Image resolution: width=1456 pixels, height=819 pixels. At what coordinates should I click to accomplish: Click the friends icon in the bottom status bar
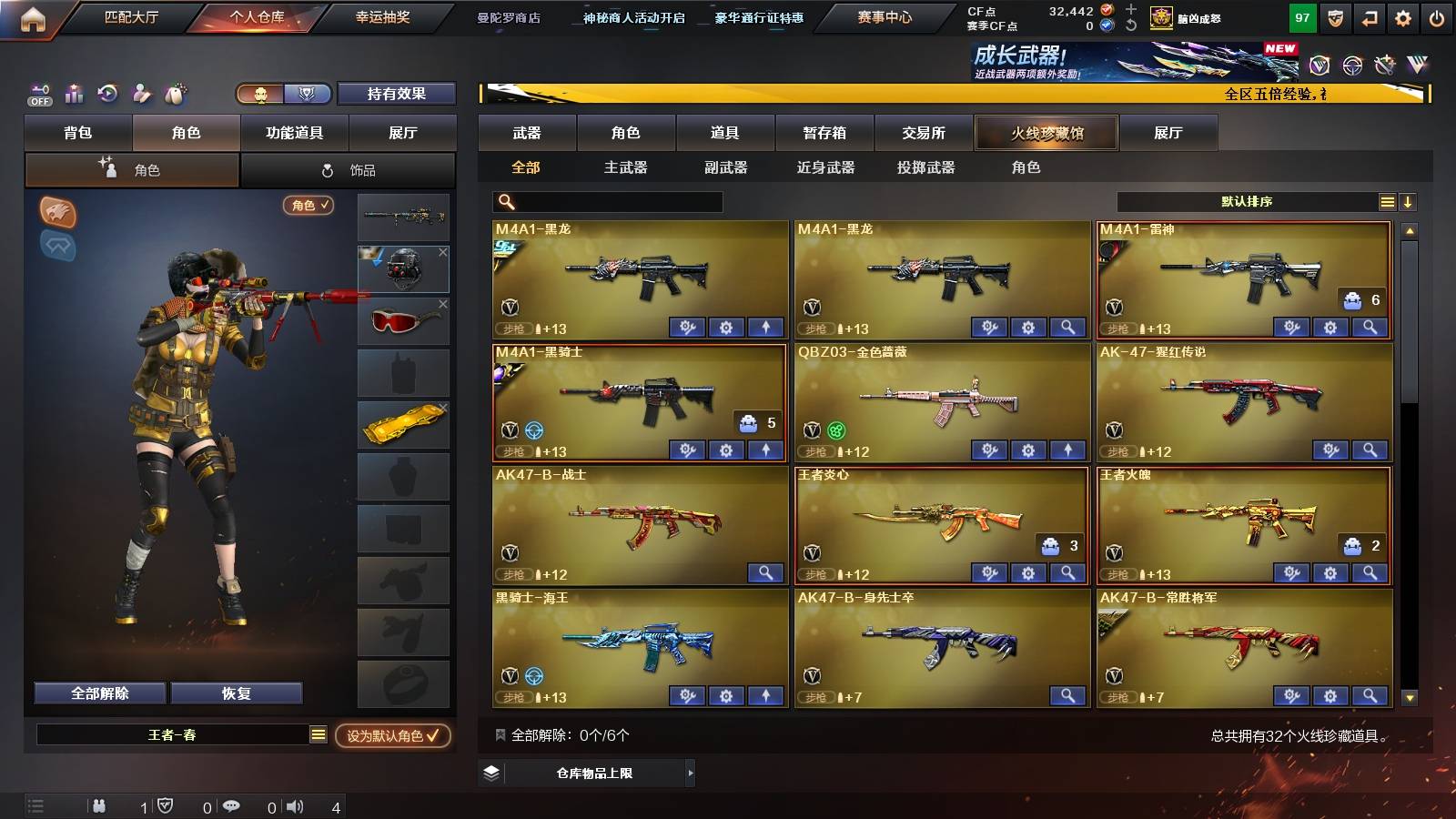[x=98, y=805]
